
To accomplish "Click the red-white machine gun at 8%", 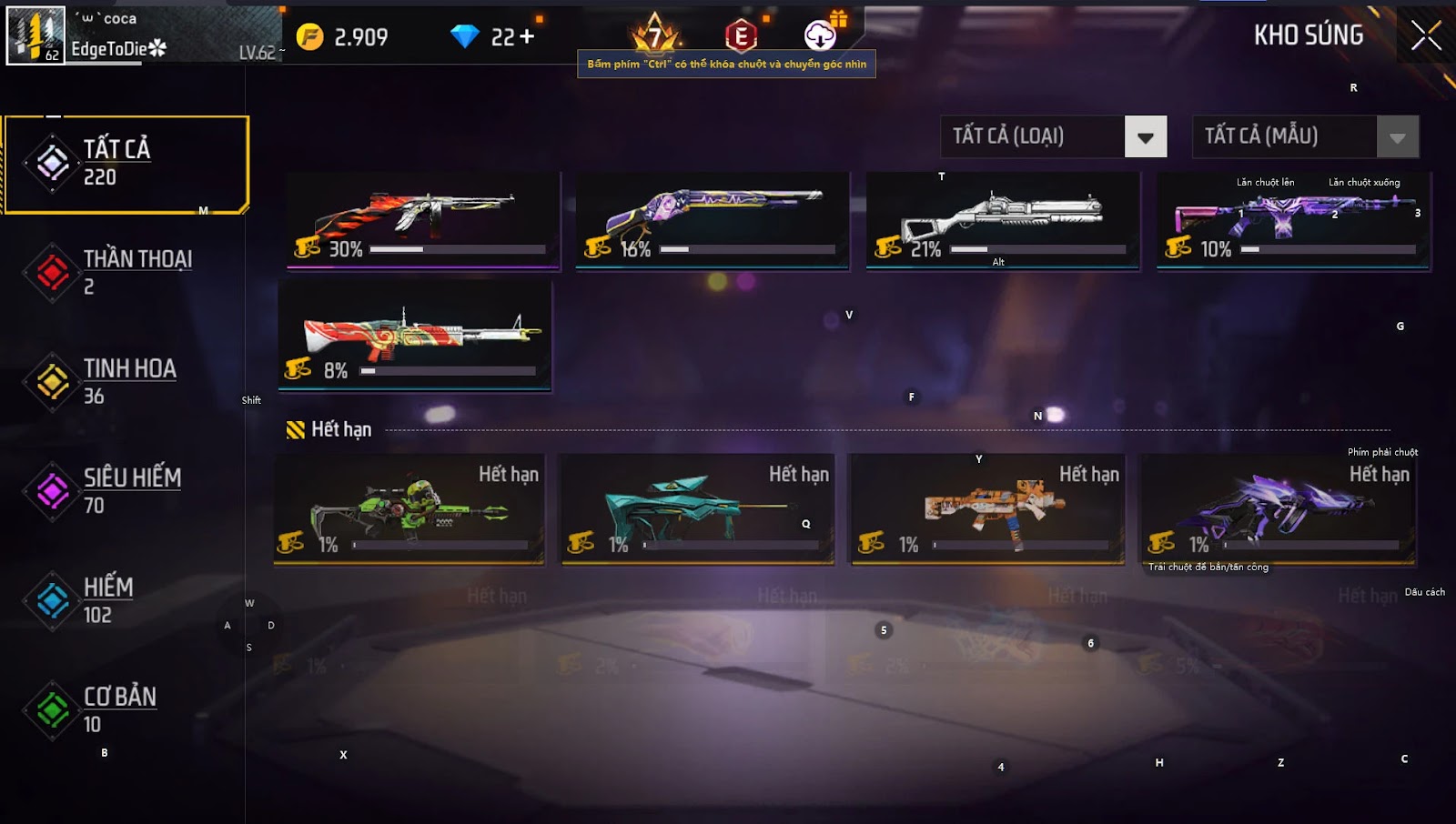I will pyautogui.click(x=415, y=336).
